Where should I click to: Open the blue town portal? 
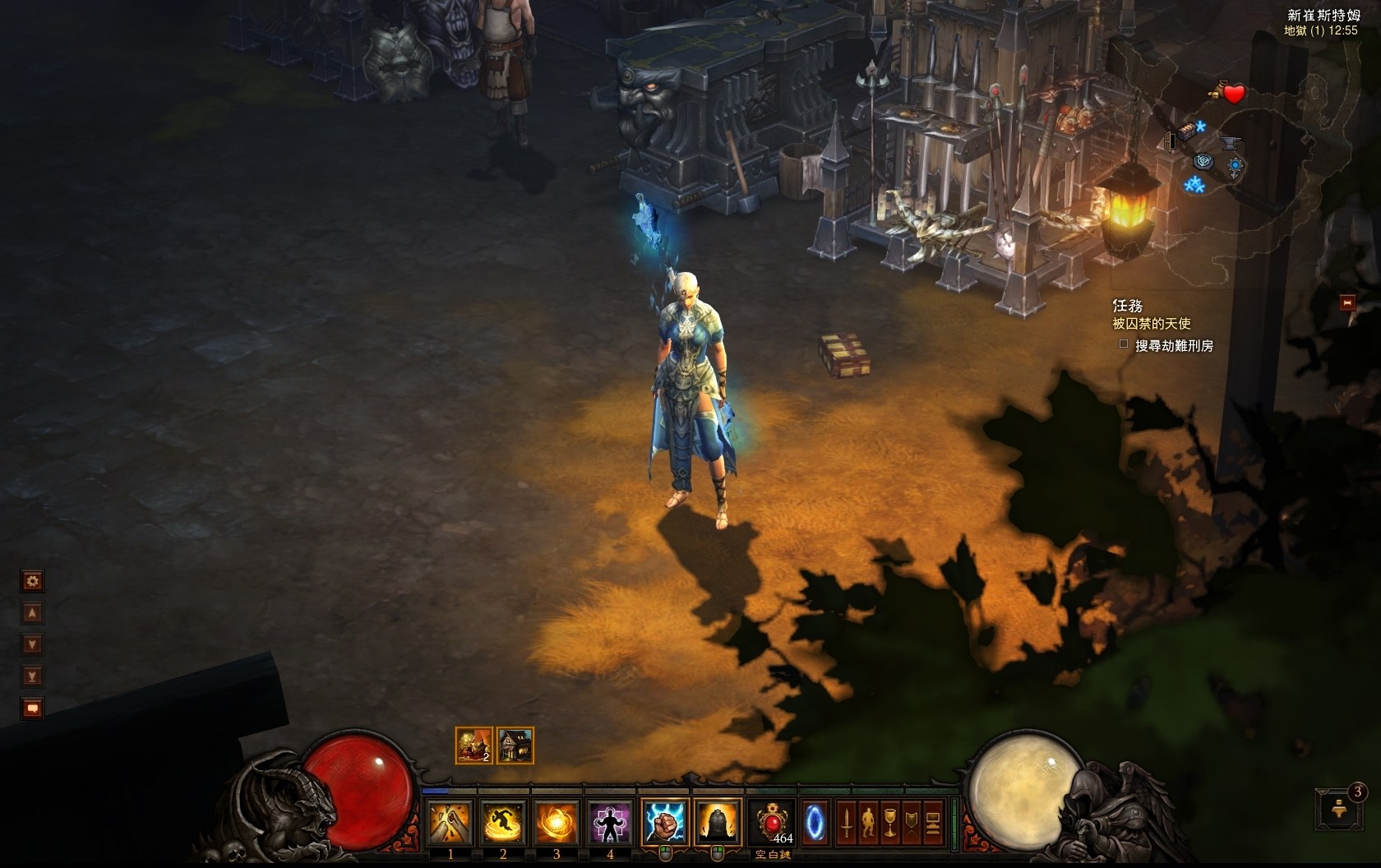pos(814,821)
